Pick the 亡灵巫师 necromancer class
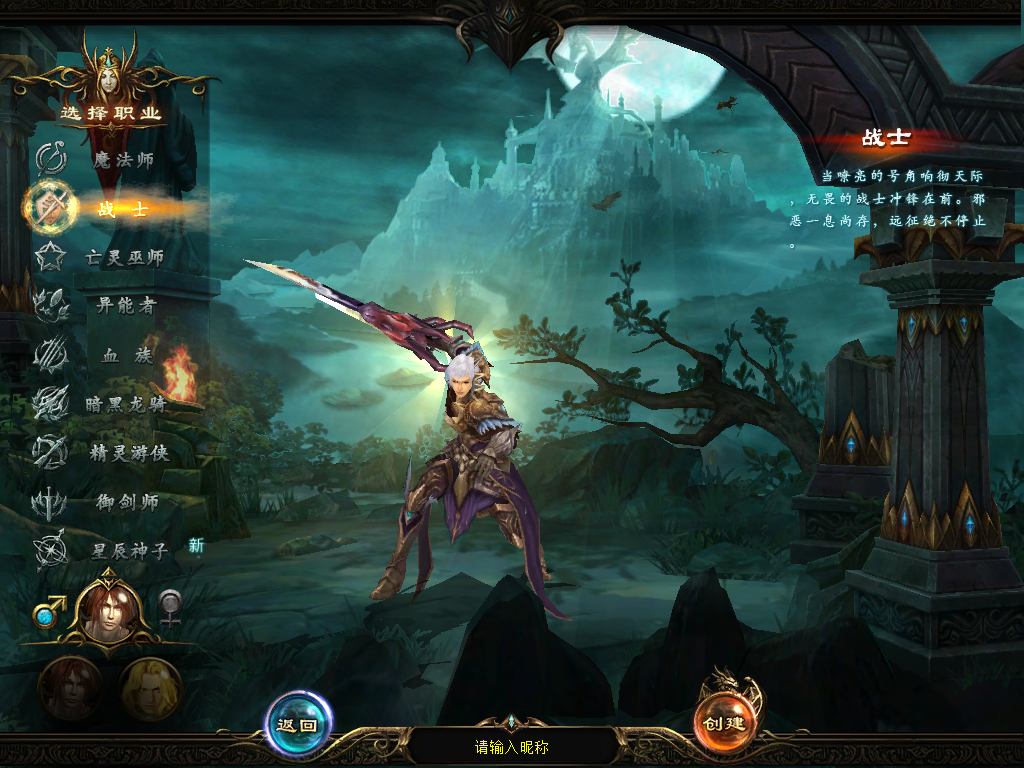 122,258
